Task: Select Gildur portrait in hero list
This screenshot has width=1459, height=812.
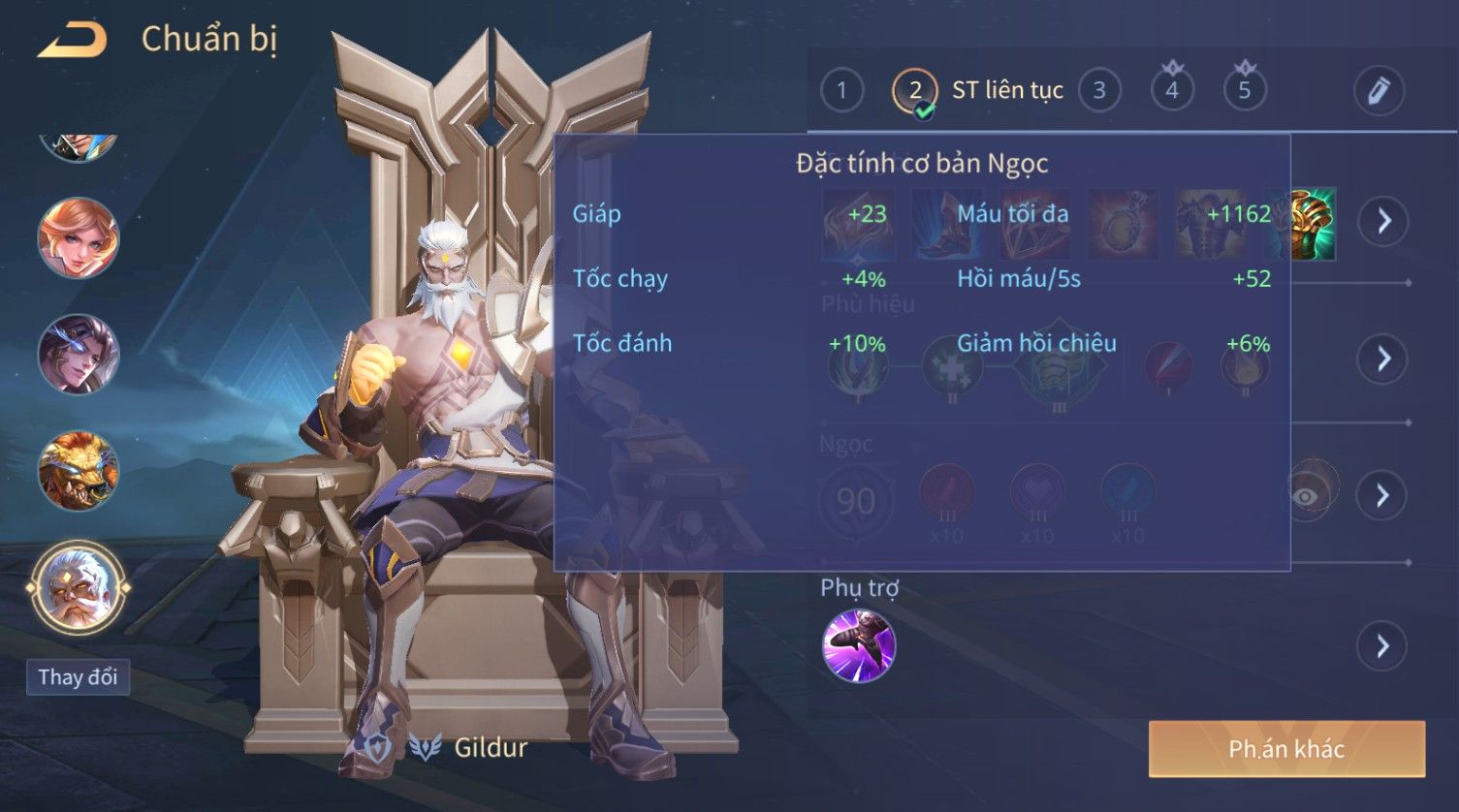Action: pos(78,587)
